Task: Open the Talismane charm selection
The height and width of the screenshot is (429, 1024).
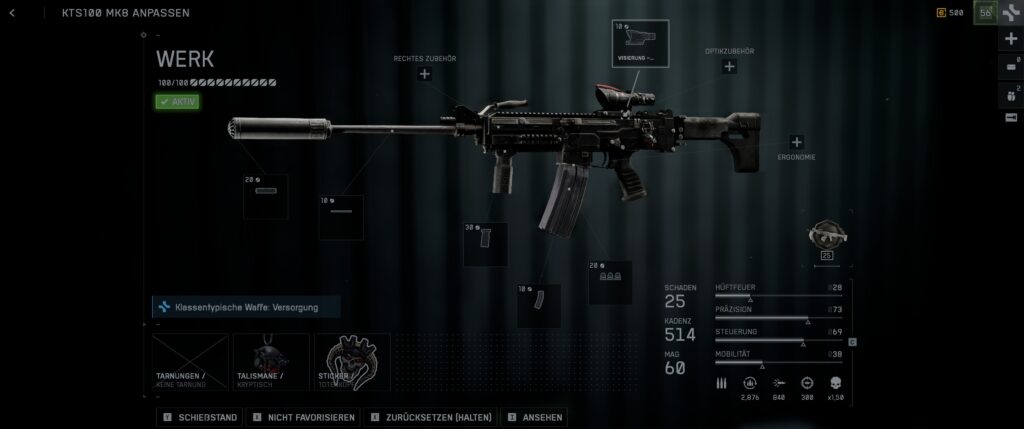Action: pos(271,361)
